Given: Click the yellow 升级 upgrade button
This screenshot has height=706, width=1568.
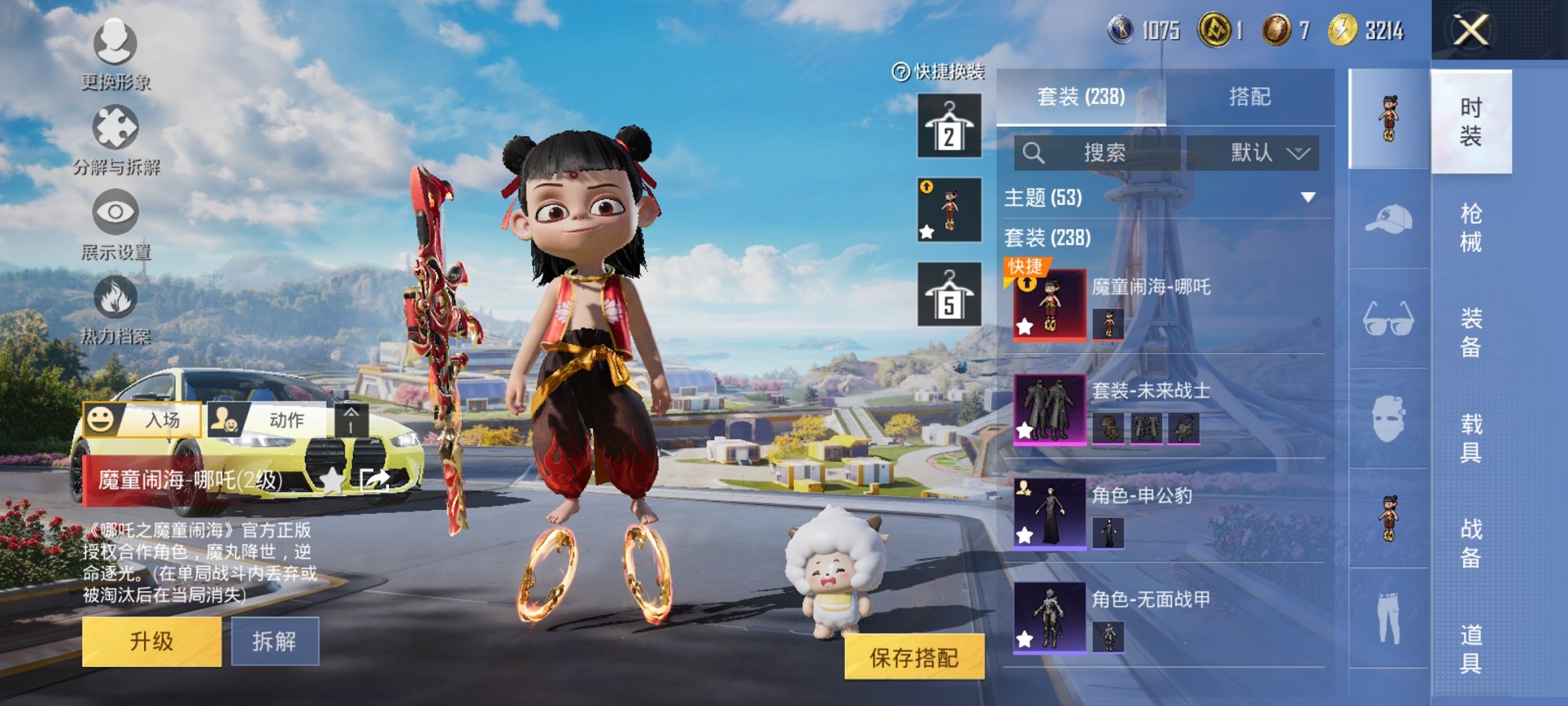Looking at the screenshot, I should coord(151,641).
